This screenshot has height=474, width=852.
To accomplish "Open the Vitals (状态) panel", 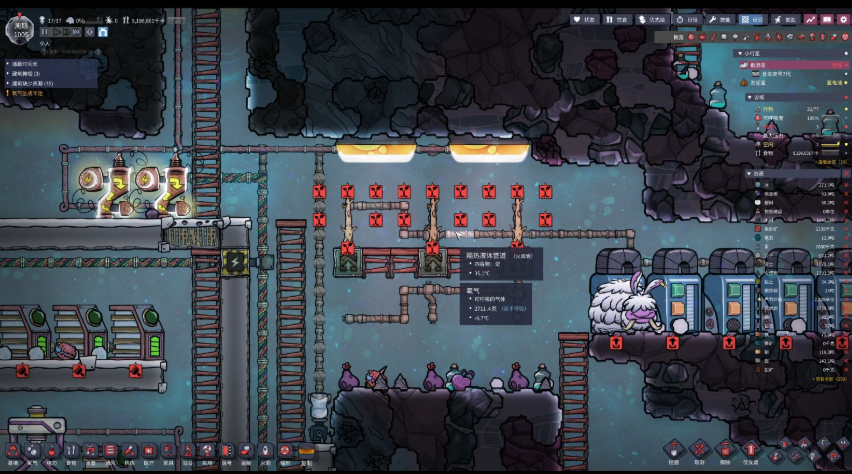I will (x=584, y=19).
